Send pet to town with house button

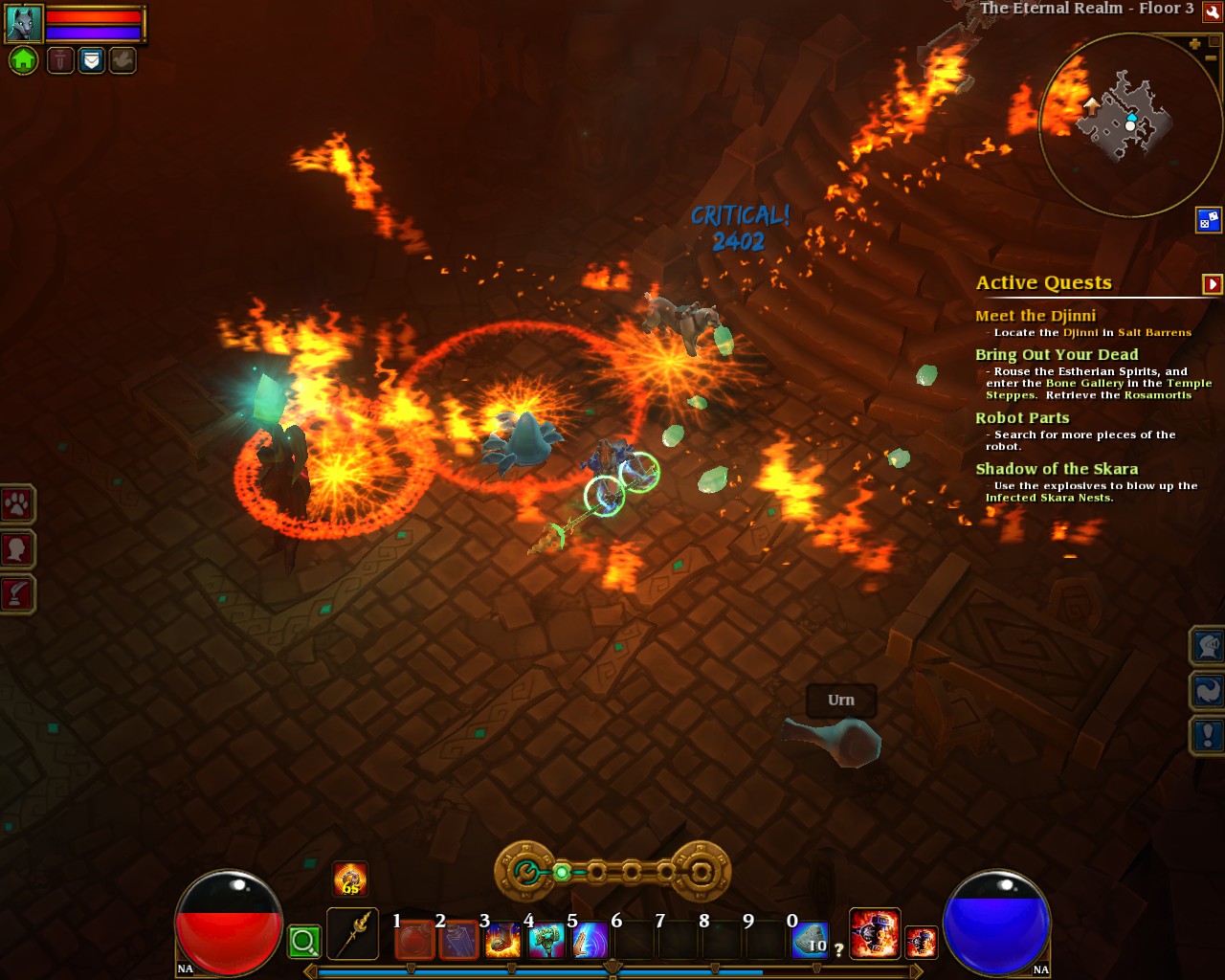click(x=23, y=60)
